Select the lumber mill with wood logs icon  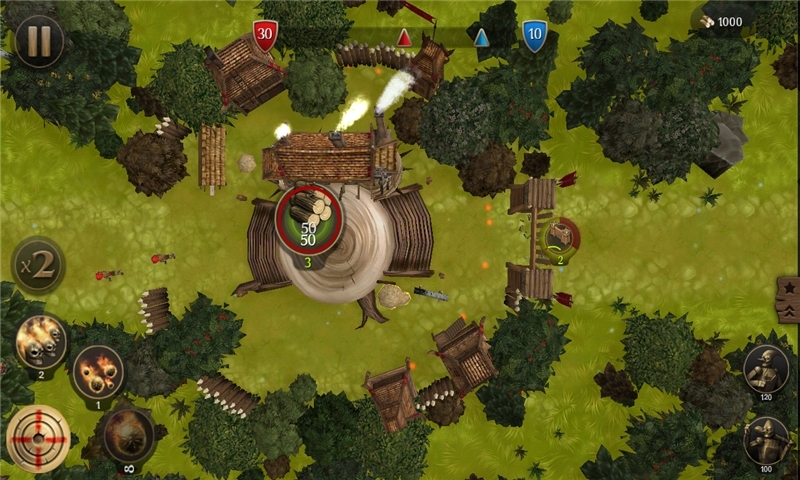[309, 217]
